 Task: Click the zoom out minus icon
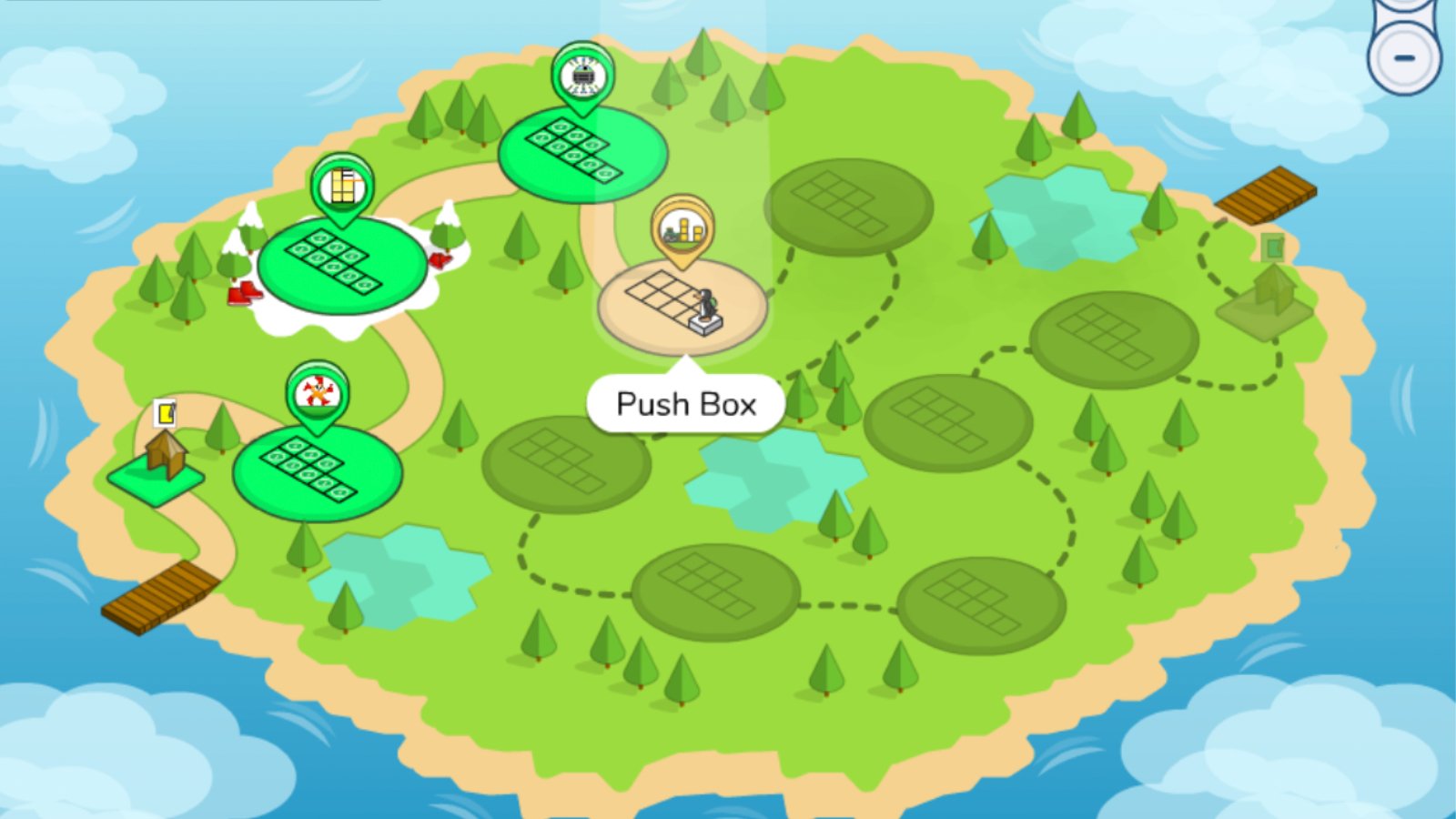click(1403, 57)
